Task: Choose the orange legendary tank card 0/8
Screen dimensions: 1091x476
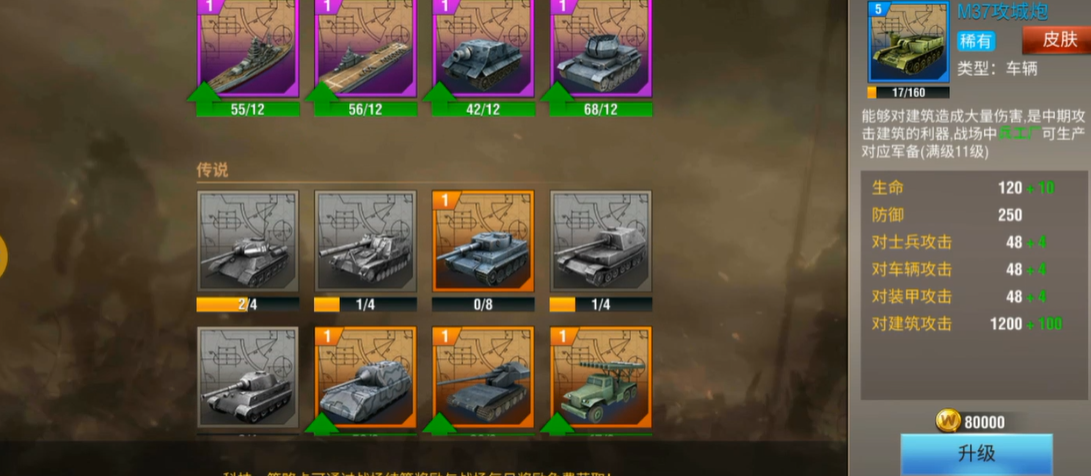Action: (x=483, y=240)
